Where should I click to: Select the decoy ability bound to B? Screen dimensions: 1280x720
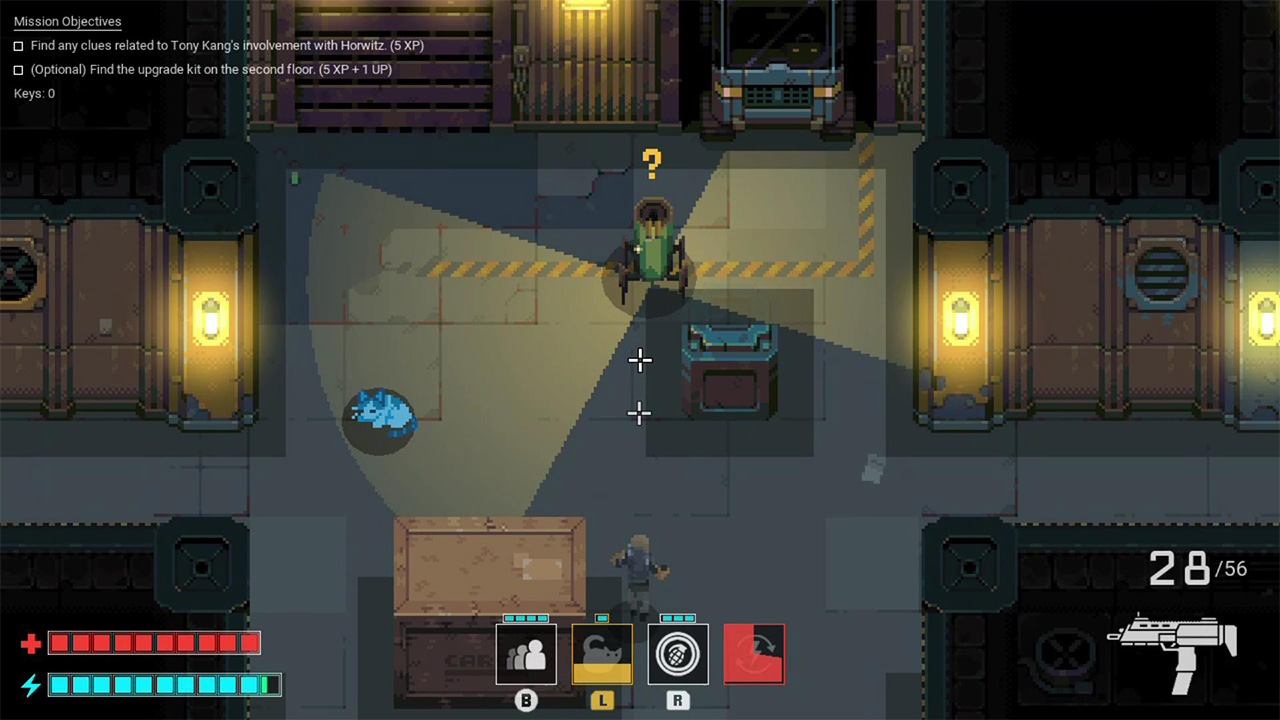(x=526, y=653)
